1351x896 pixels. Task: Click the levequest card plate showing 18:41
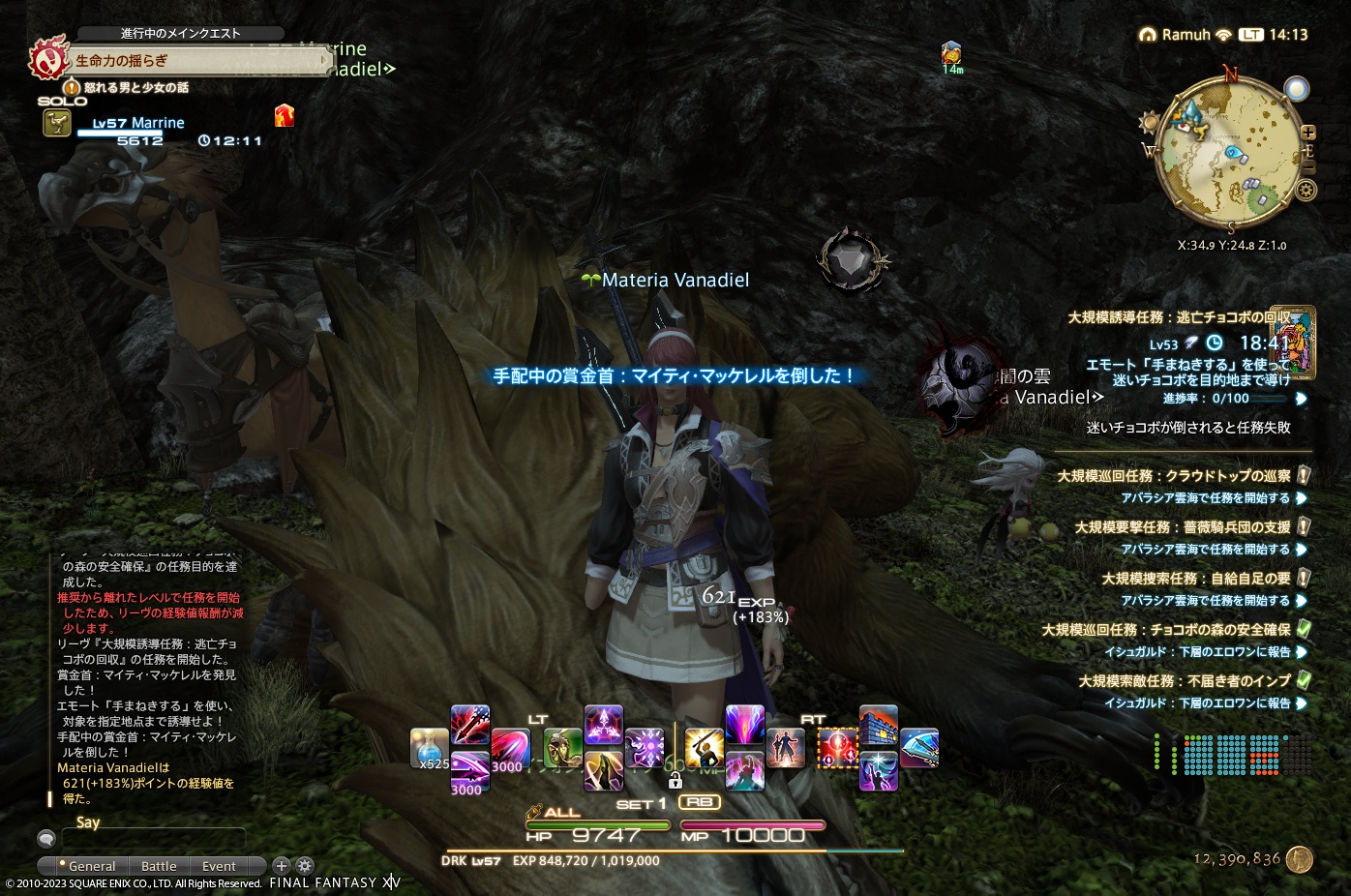tap(1295, 343)
